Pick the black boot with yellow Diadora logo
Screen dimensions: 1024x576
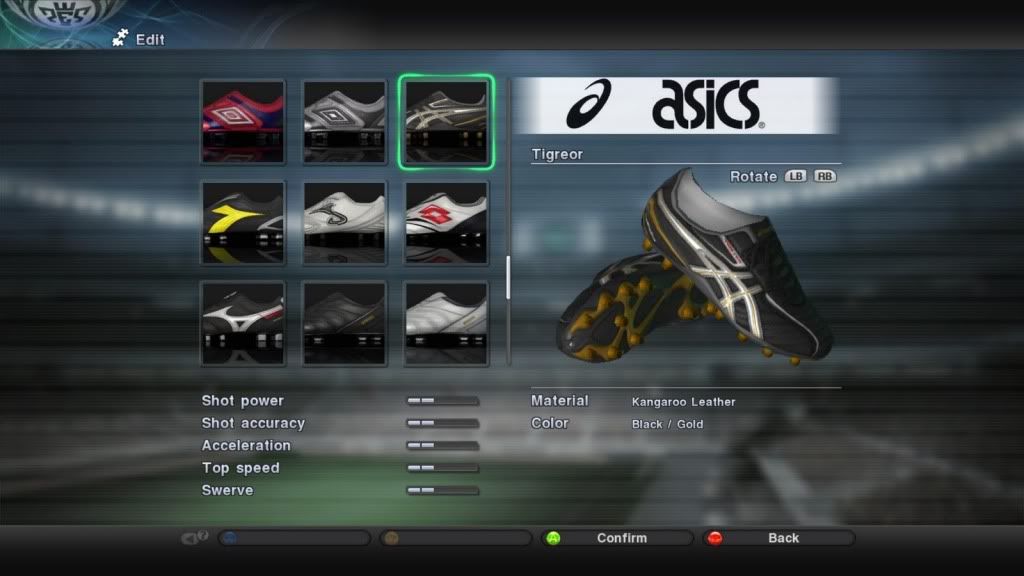(243, 222)
